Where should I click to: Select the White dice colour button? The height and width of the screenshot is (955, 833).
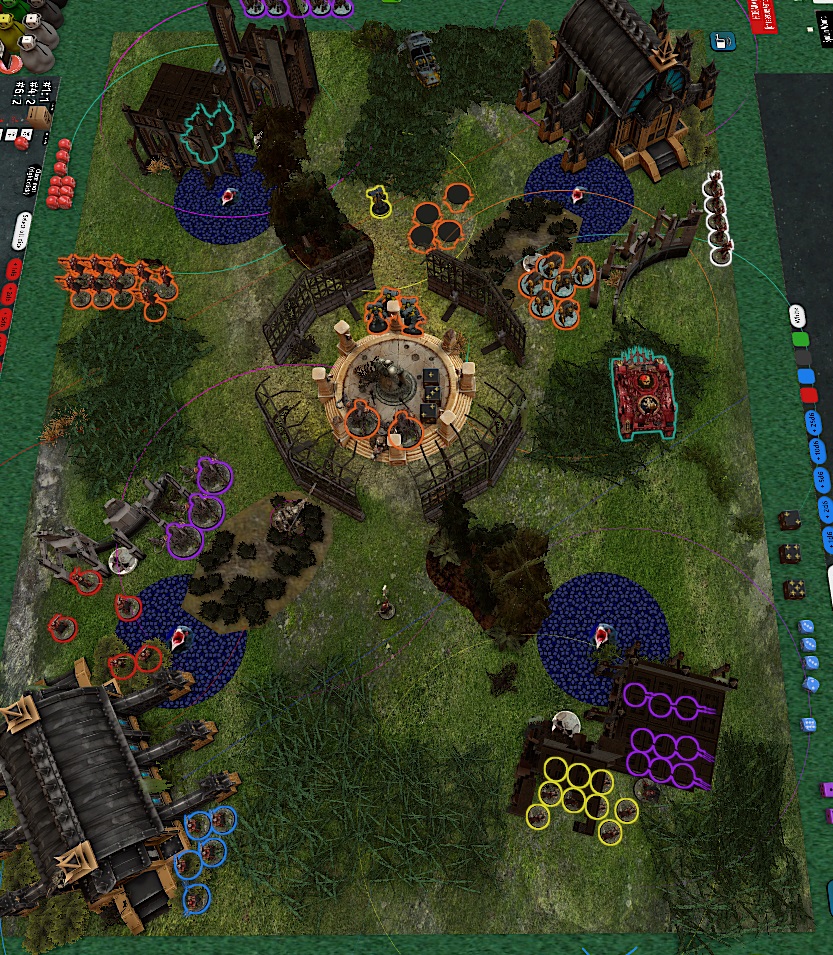point(797,317)
